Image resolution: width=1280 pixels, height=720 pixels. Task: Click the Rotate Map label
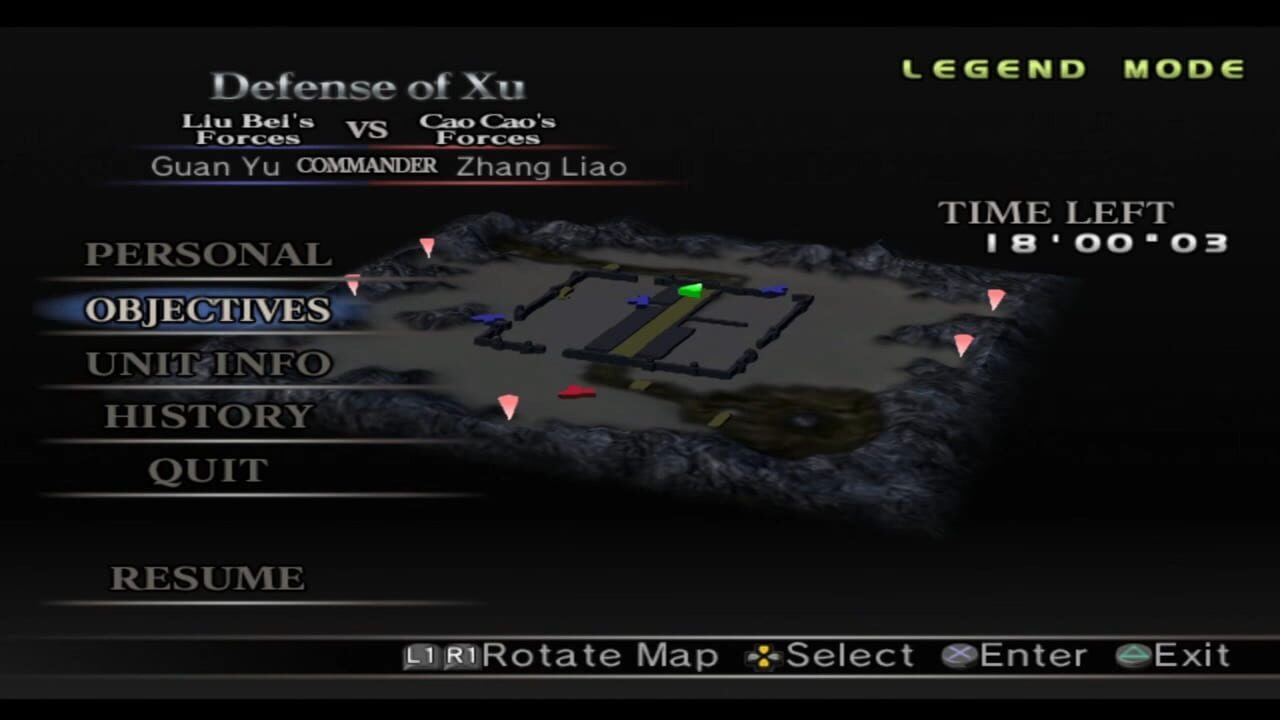[600, 656]
